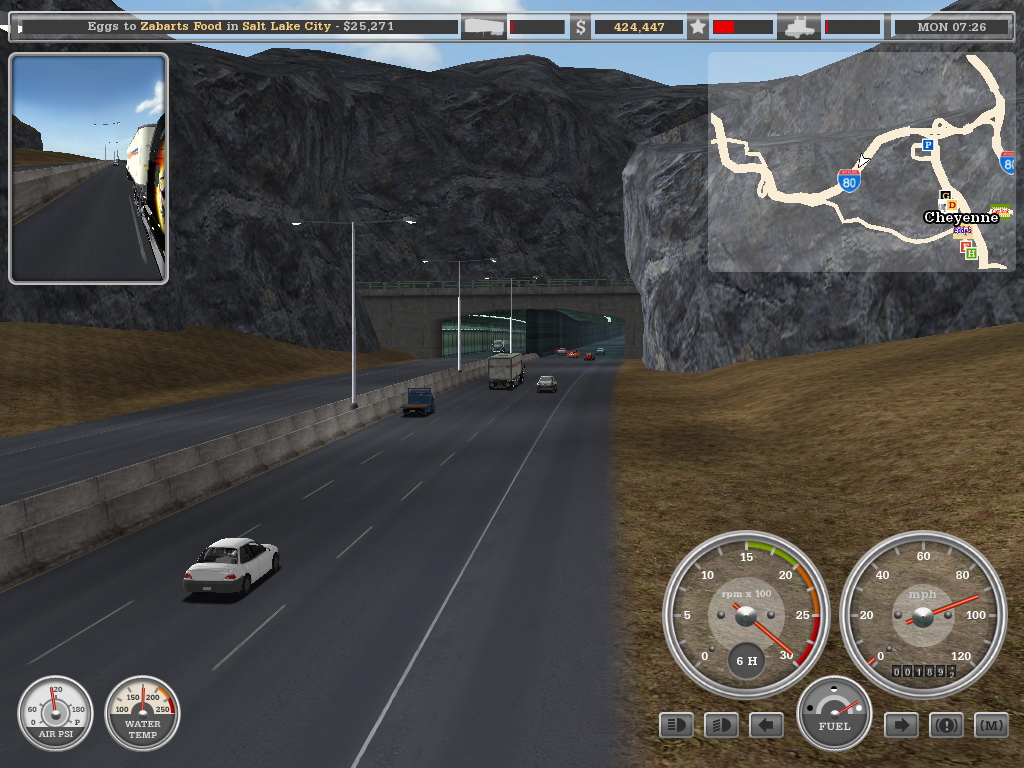The image size is (1024, 768).
Task: Click the (M) button beside the brake
Action: (991, 725)
